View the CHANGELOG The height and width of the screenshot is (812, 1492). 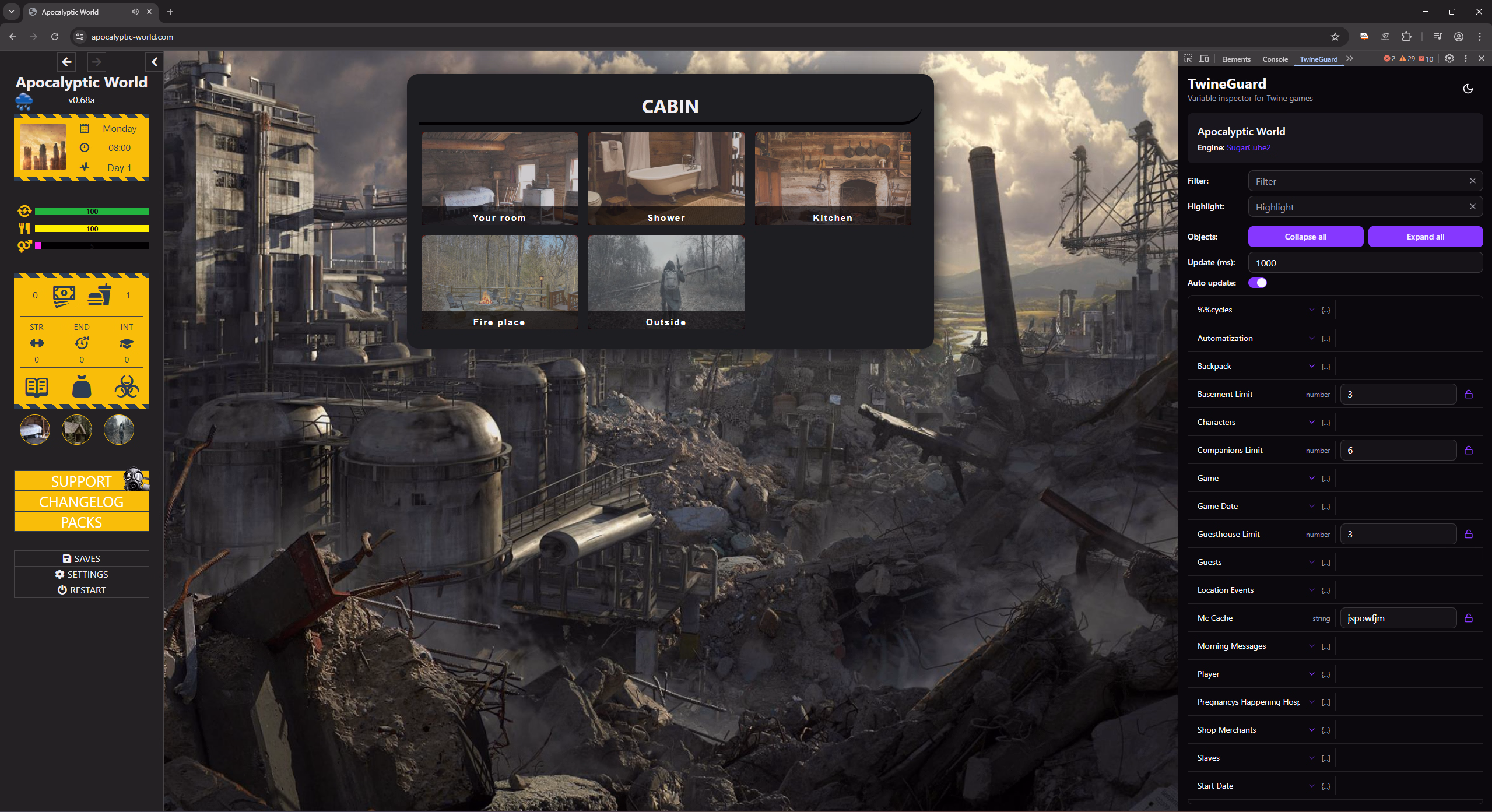(x=82, y=502)
